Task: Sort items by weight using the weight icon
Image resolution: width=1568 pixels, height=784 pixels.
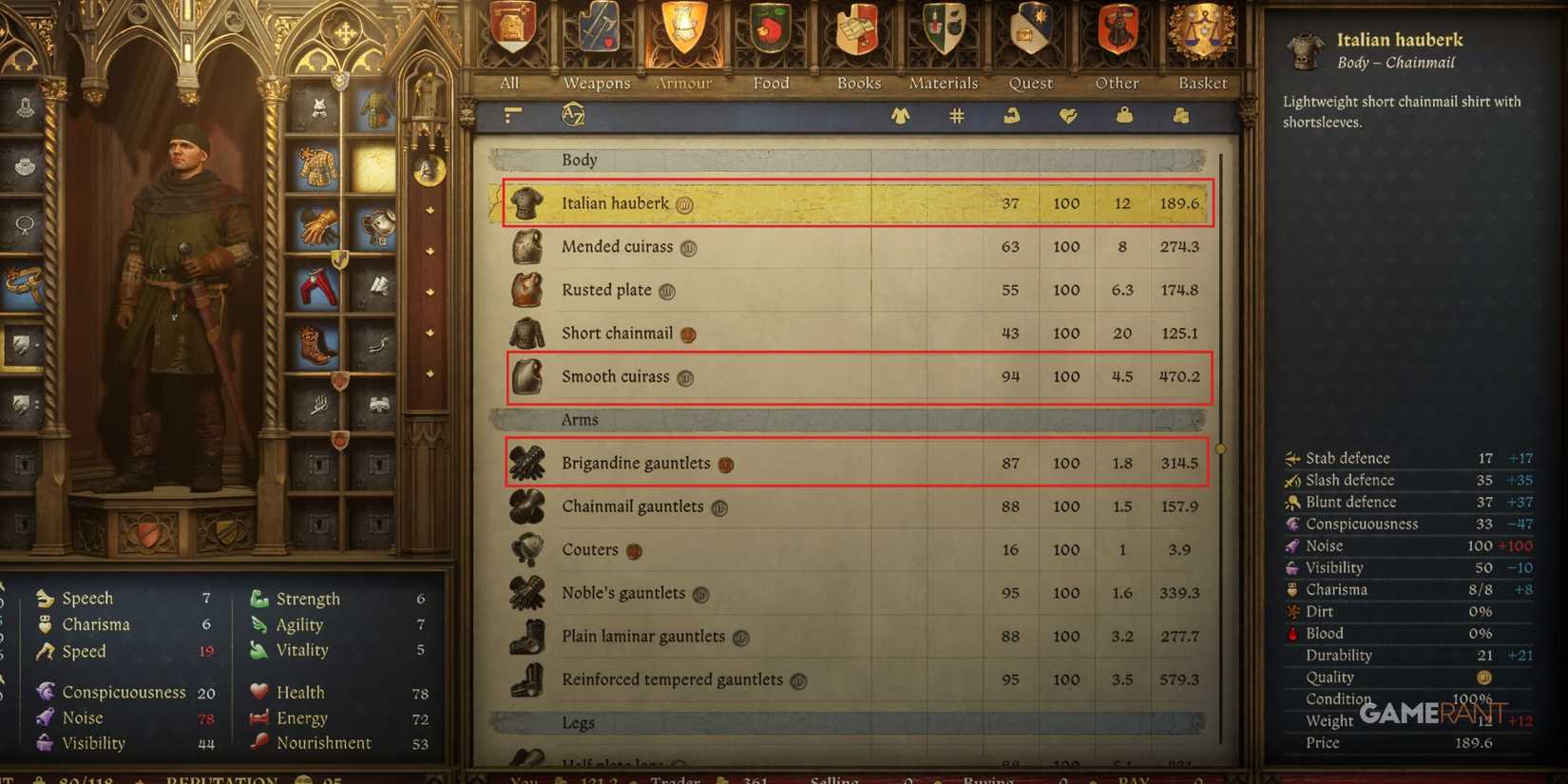Action: pyautogui.click(x=1124, y=116)
